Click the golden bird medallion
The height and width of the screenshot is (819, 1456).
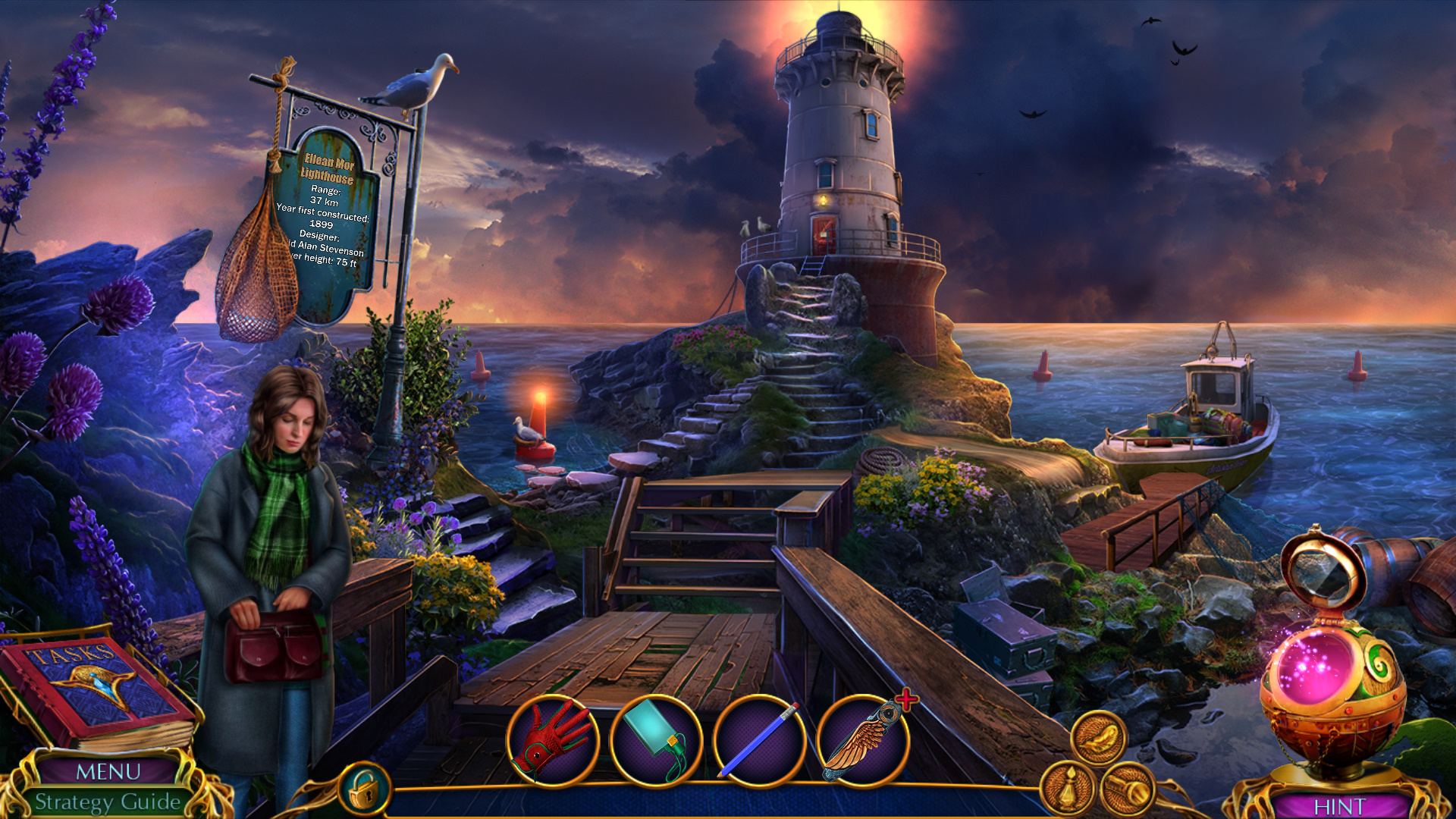(x=1098, y=737)
